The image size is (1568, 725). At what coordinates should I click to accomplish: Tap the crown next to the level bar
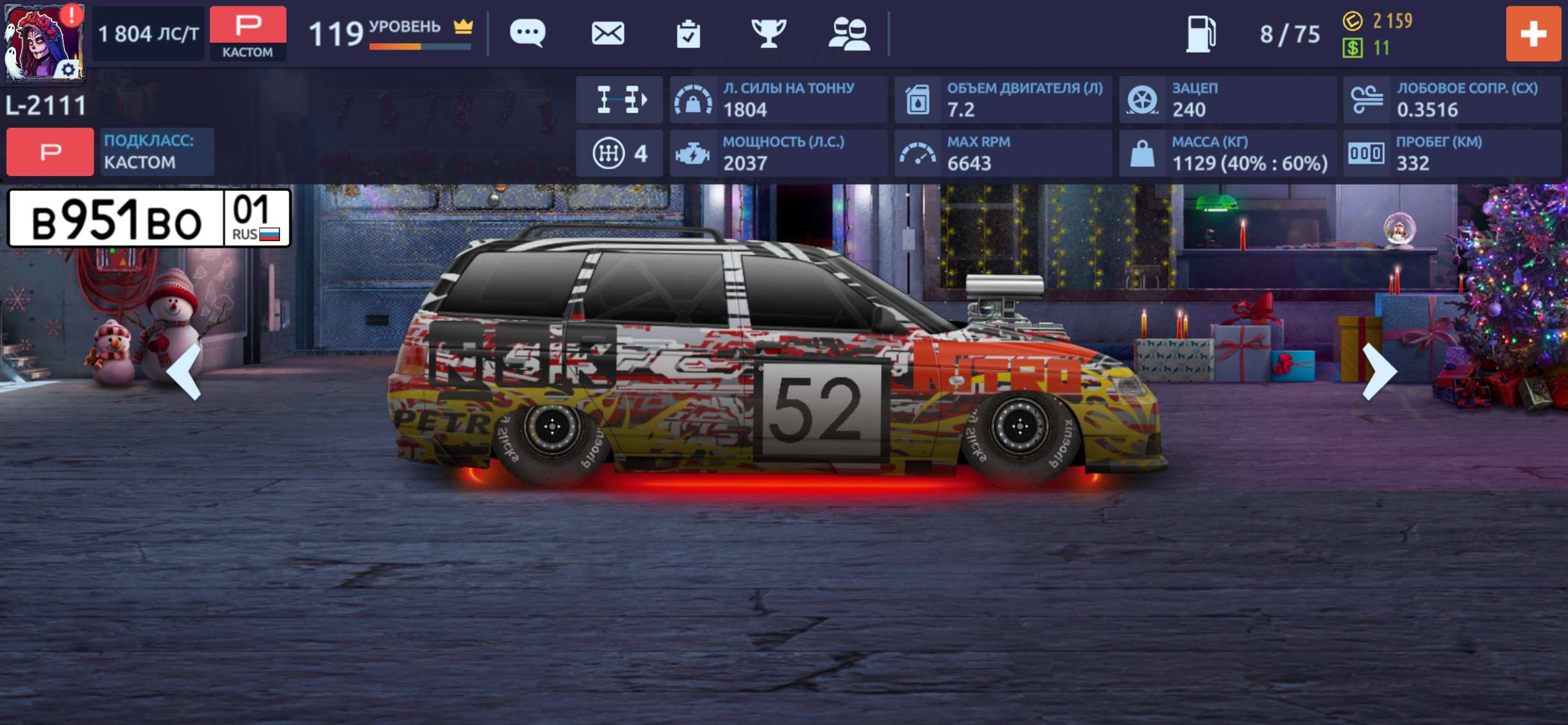[463, 26]
